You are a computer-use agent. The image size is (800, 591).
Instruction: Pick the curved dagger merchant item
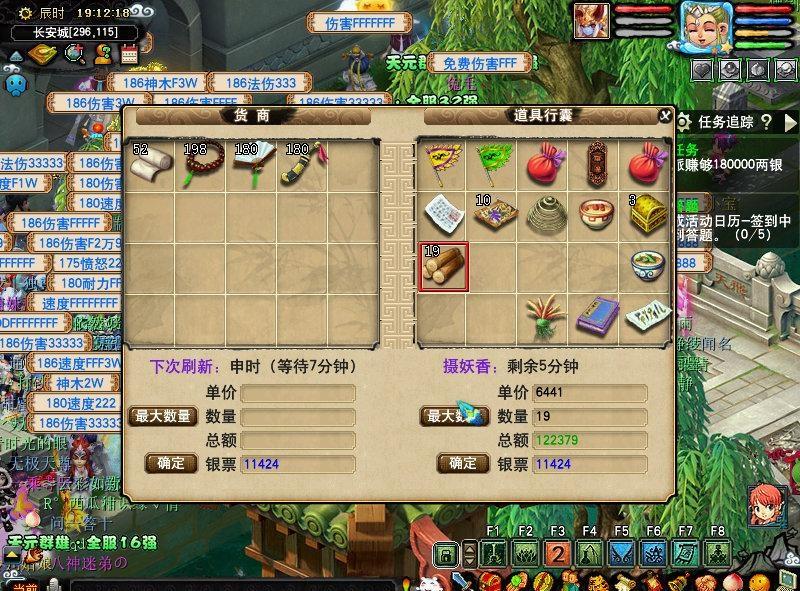tap(301, 167)
